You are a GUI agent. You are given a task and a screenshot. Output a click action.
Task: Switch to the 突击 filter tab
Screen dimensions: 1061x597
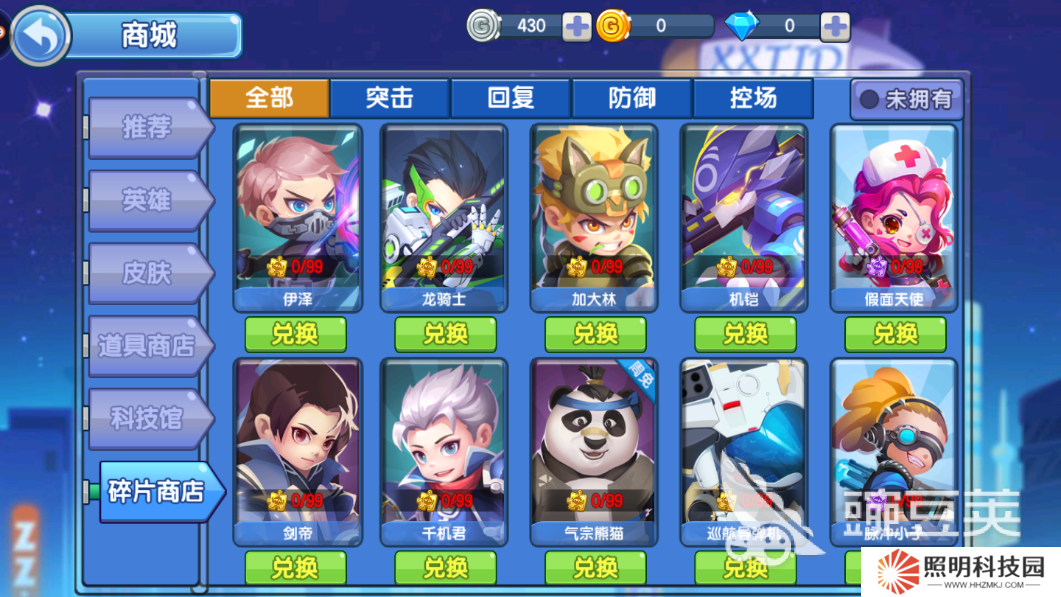click(390, 98)
